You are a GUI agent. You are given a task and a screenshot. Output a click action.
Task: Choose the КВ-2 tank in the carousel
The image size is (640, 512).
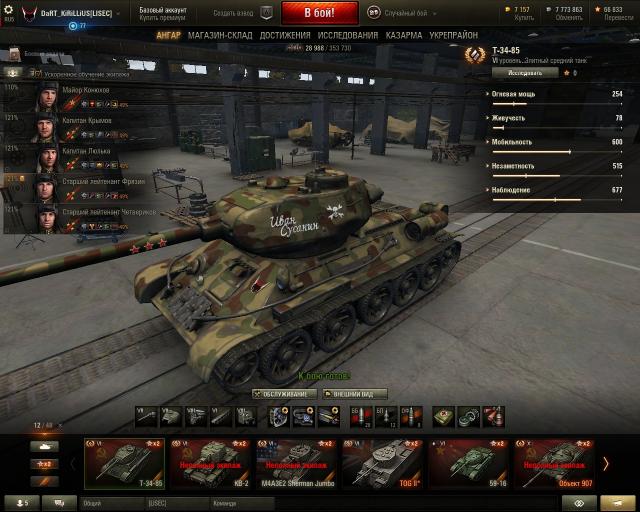[x=210, y=462]
